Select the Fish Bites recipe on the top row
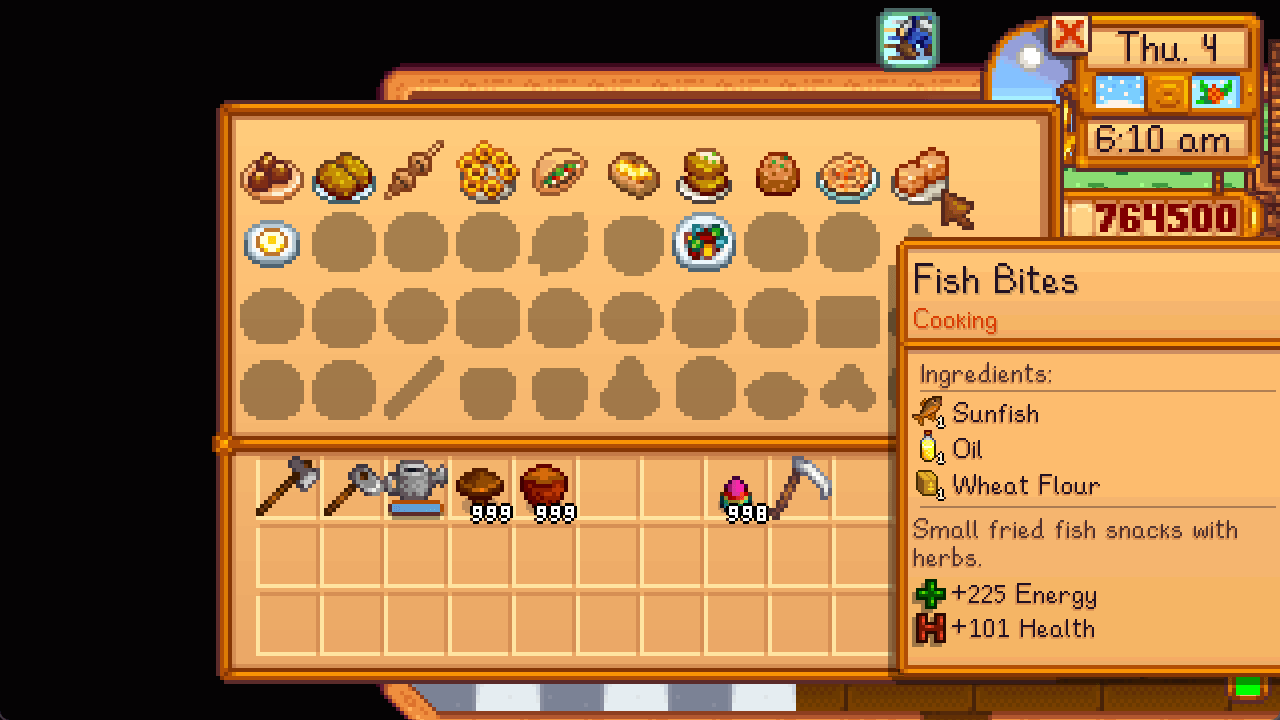Viewport: 1280px width, 720px height. [919, 175]
